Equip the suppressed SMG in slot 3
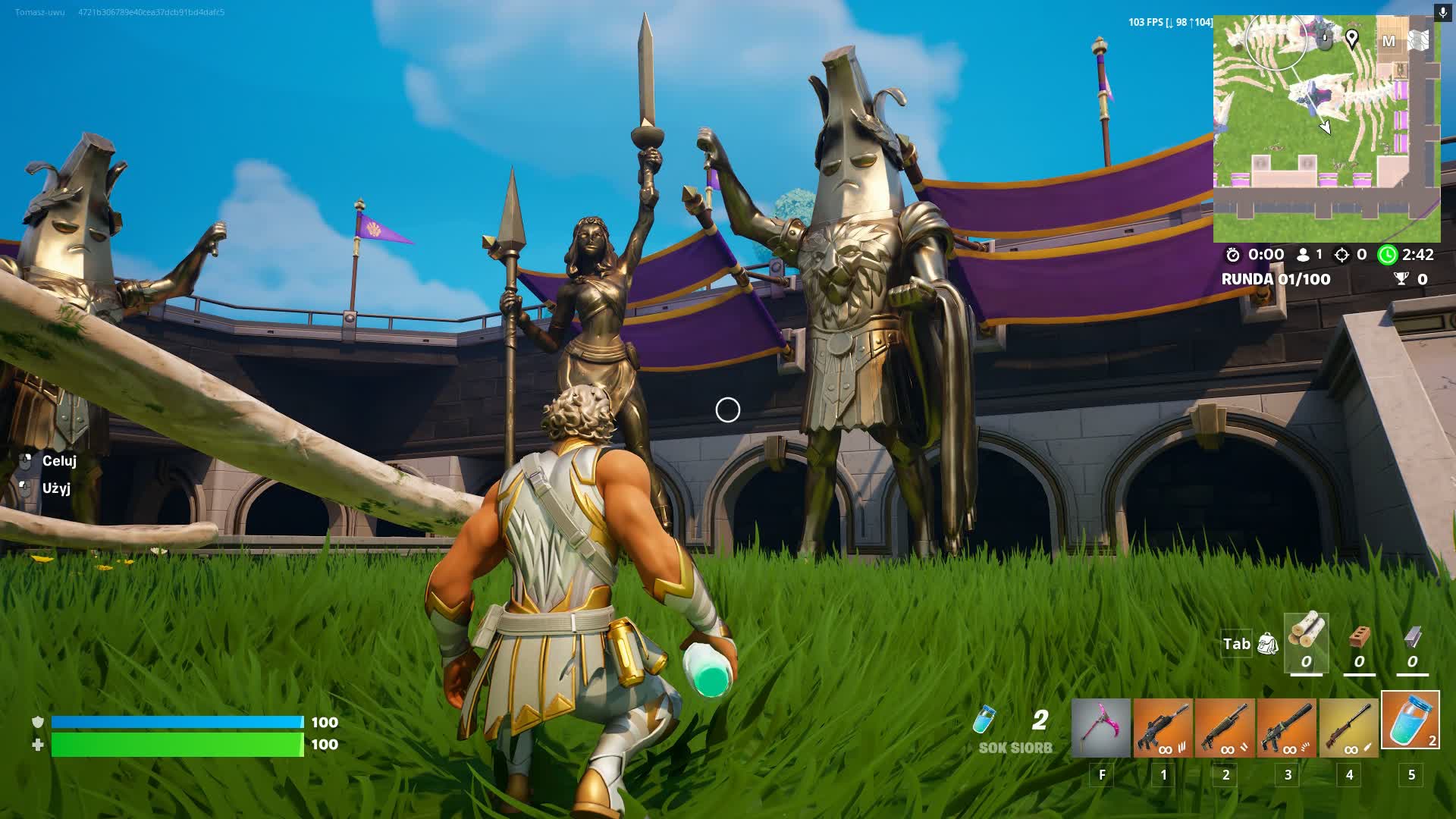The height and width of the screenshot is (819, 1456). [x=1287, y=728]
